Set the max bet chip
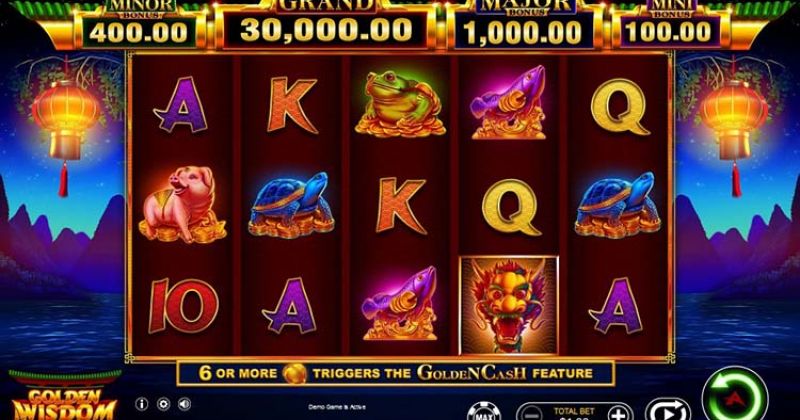The image size is (800, 420). pyautogui.click(x=481, y=410)
